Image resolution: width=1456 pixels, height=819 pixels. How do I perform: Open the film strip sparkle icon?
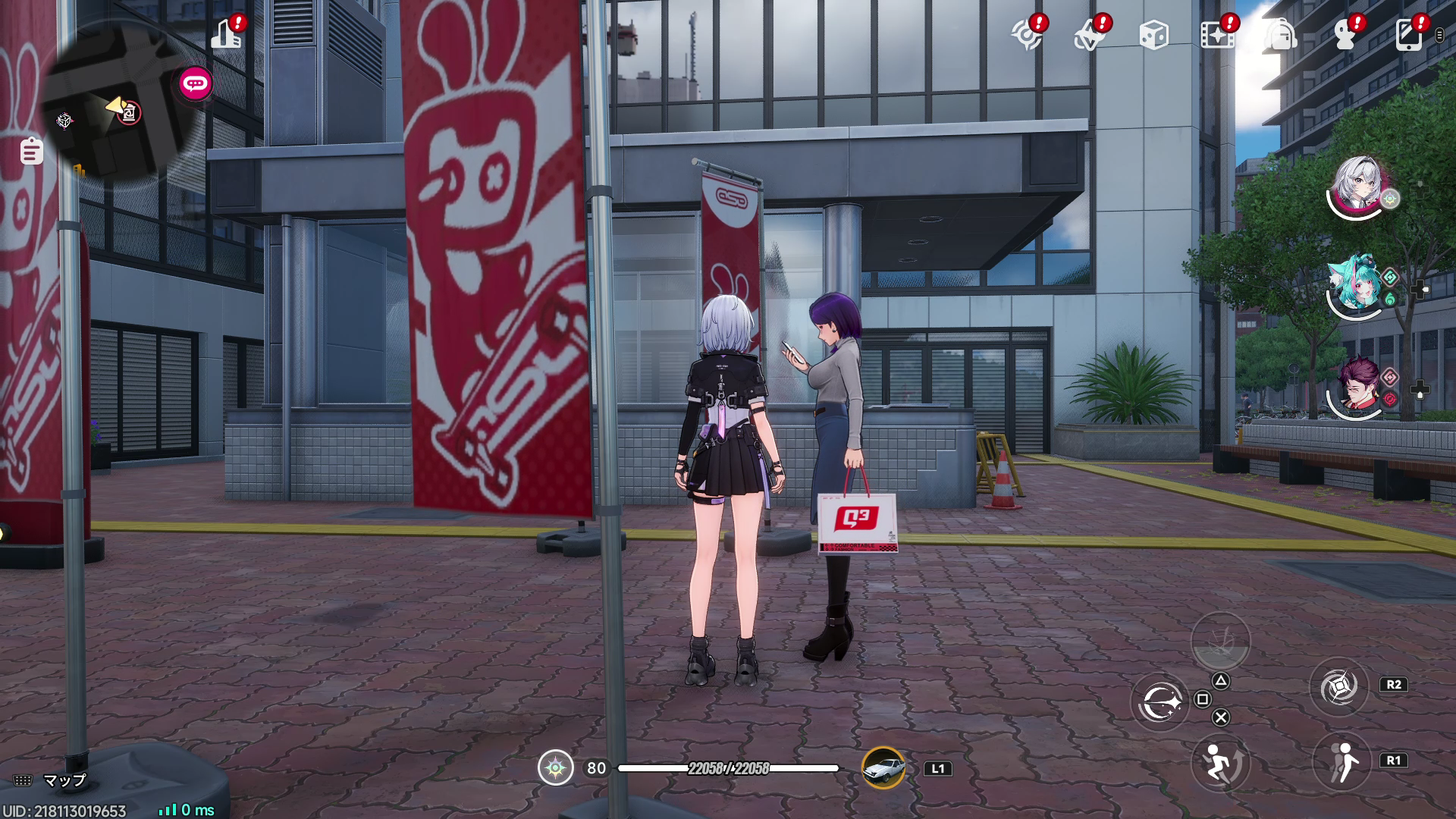1217,35
